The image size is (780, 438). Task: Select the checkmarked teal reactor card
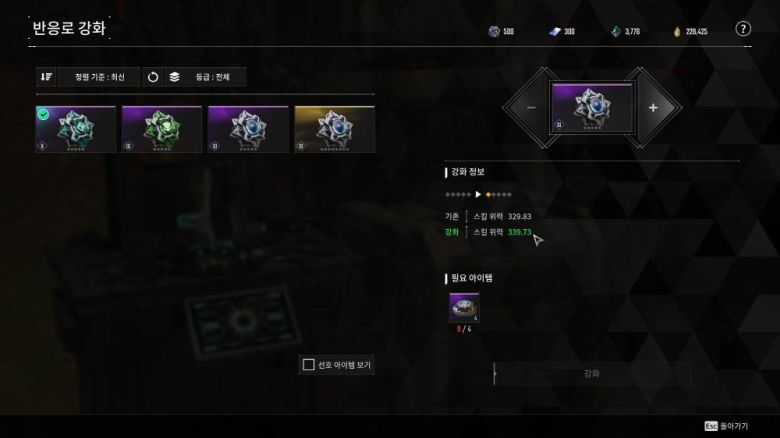coord(76,130)
